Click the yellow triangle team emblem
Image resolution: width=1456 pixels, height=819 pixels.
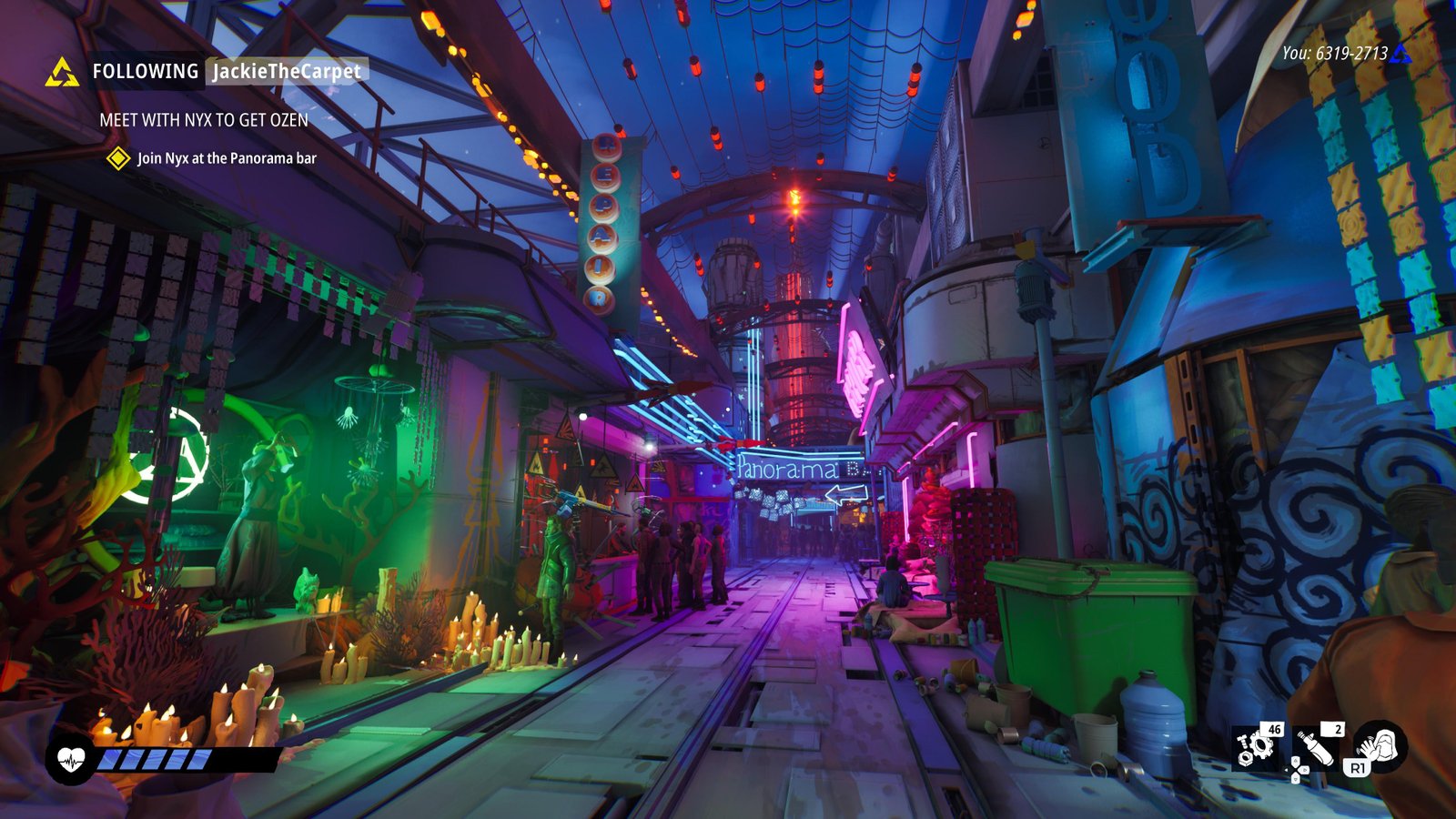(x=62, y=72)
